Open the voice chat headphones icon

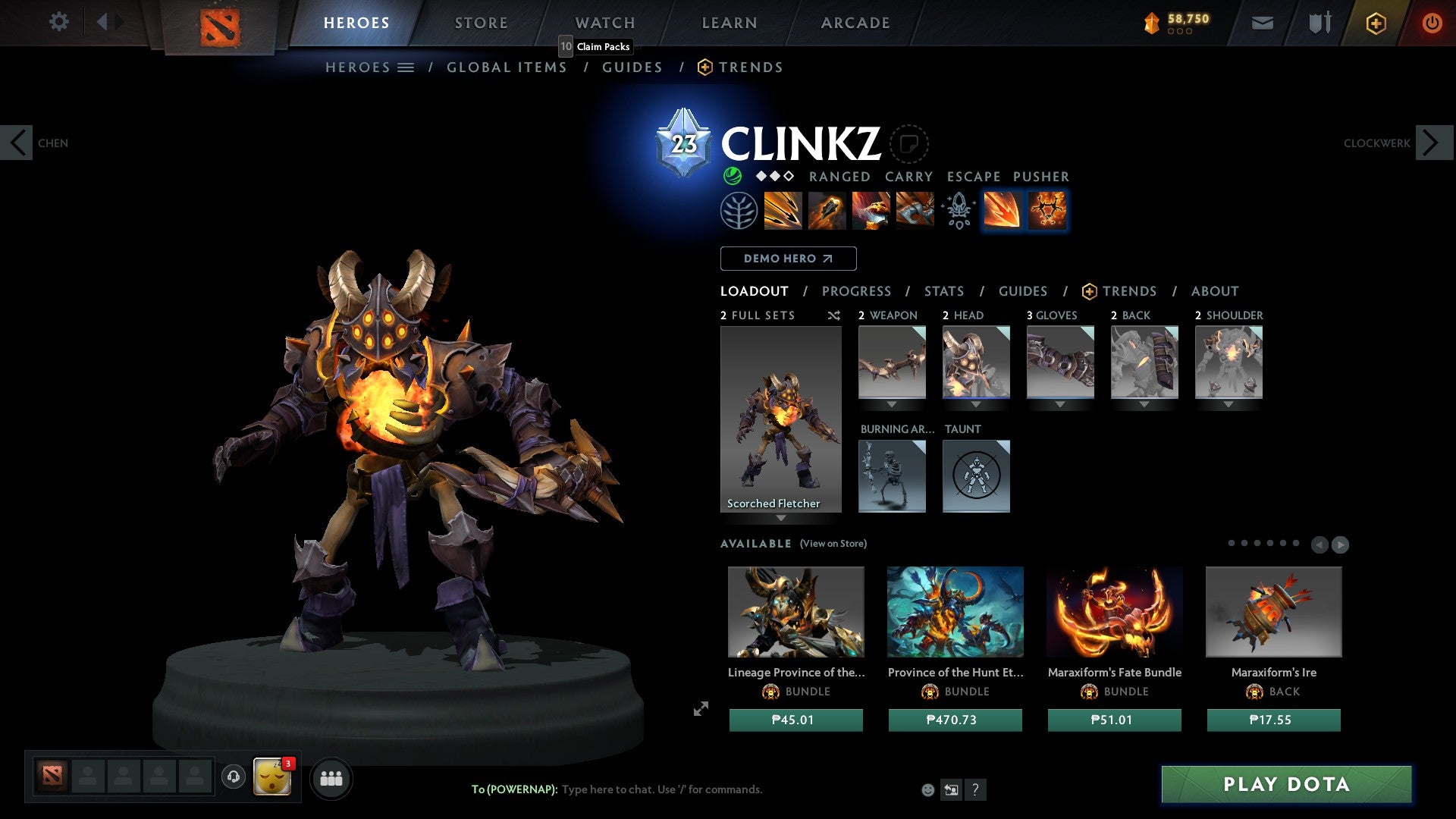coord(234,777)
